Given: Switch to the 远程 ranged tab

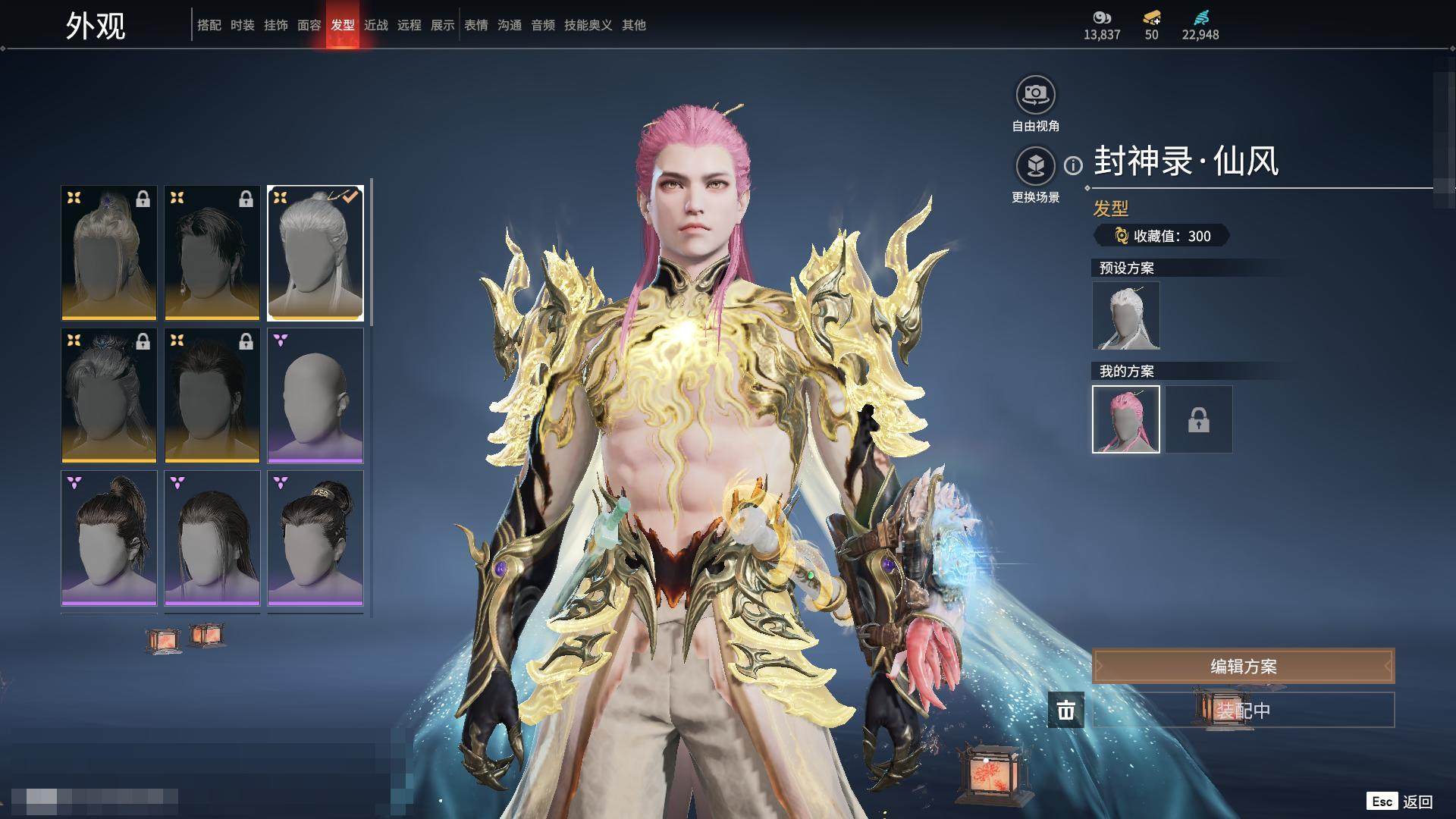Looking at the screenshot, I should pyautogui.click(x=409, y=25).
